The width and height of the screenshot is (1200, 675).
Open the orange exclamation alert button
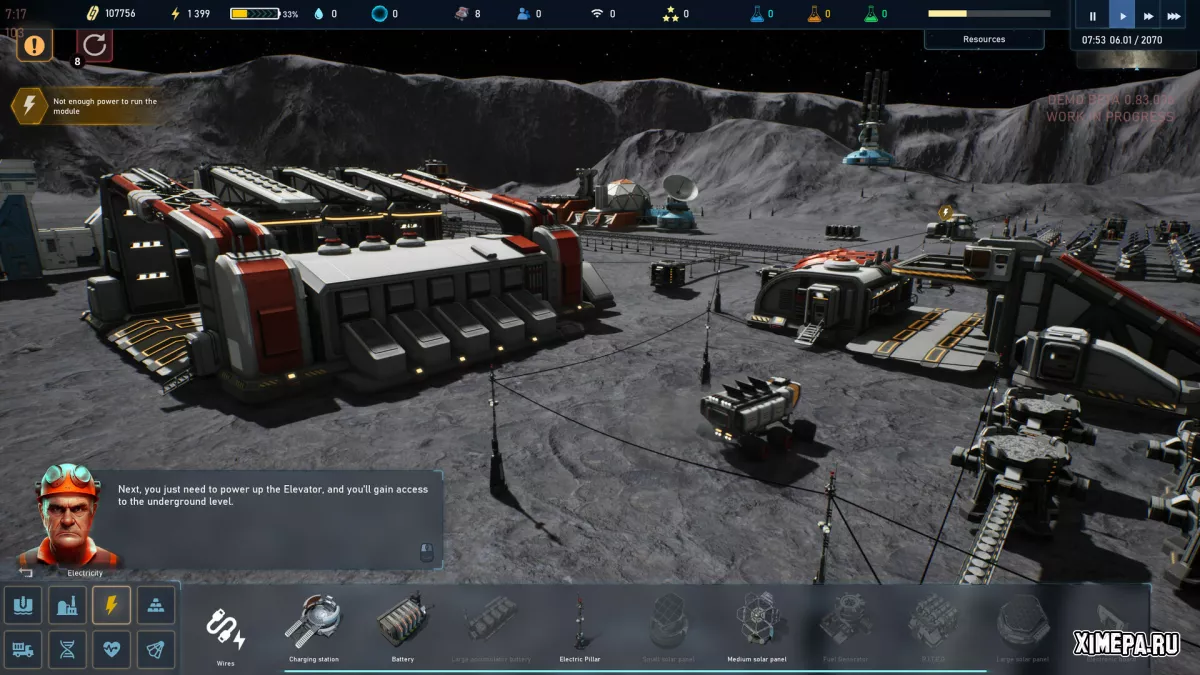pos(34,45)
